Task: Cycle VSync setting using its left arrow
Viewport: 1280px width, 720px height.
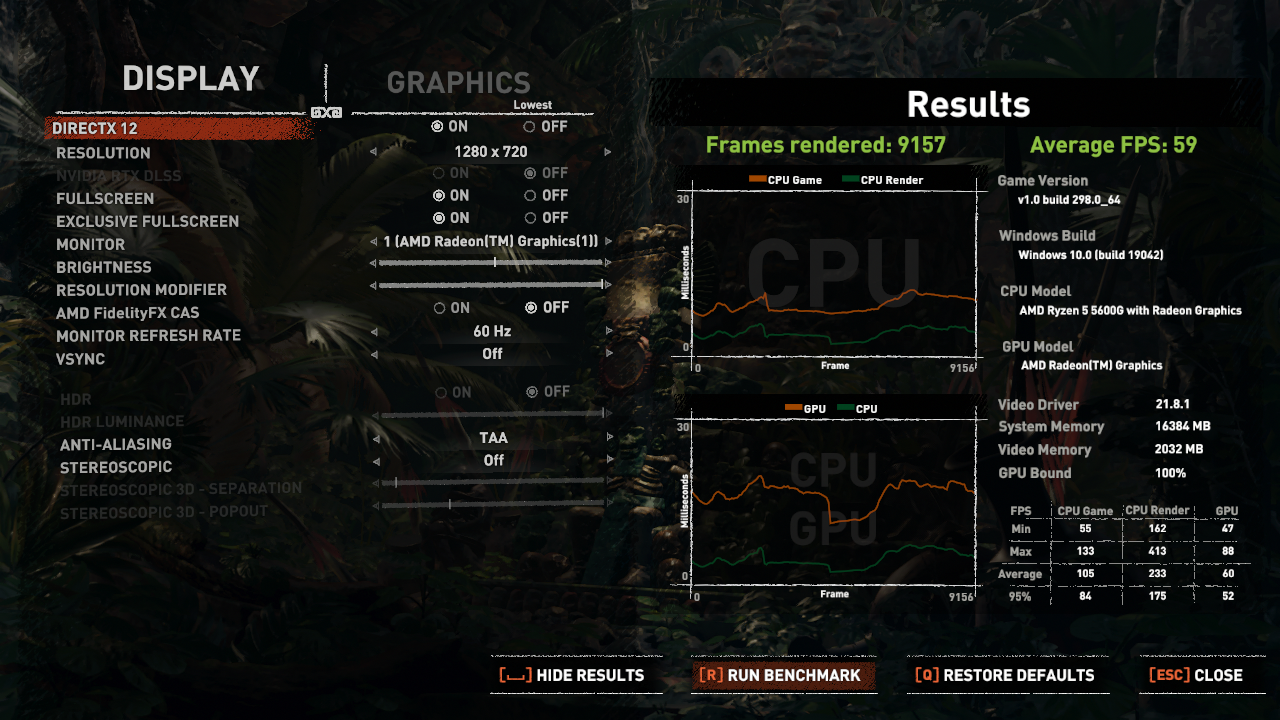Action: pos(376,353)
